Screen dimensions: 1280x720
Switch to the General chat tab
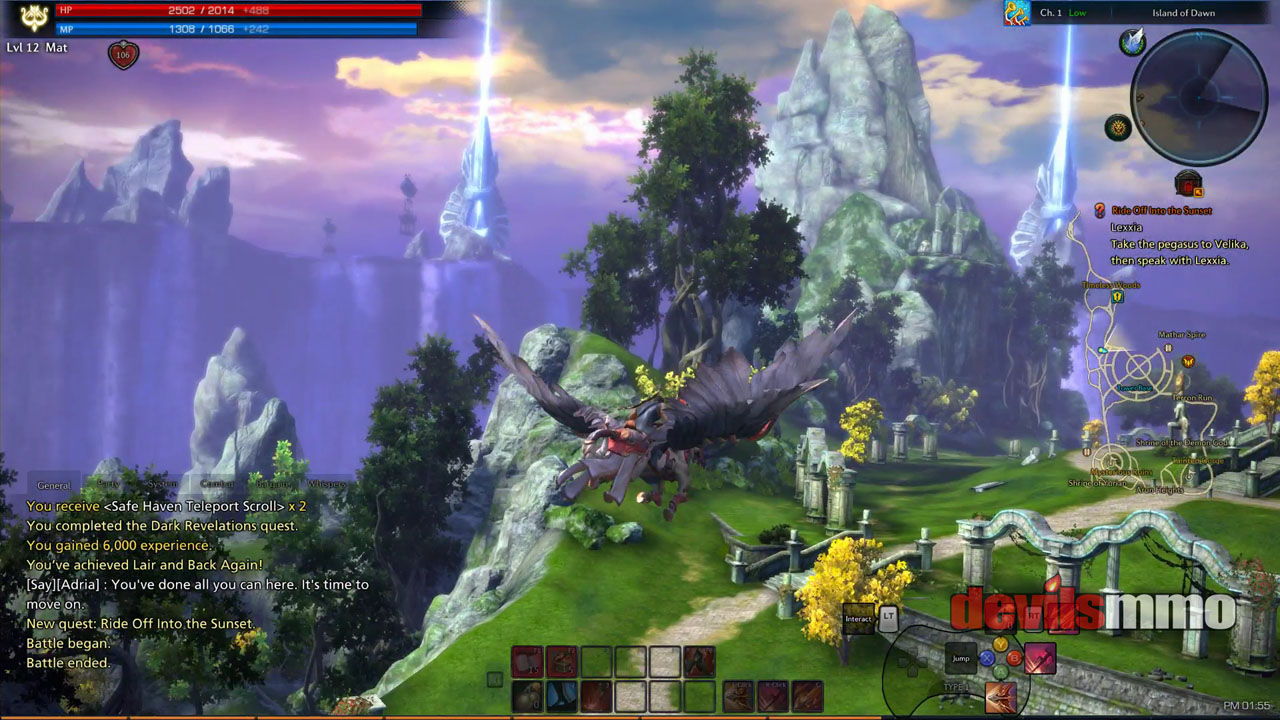[x=53, y=485]
